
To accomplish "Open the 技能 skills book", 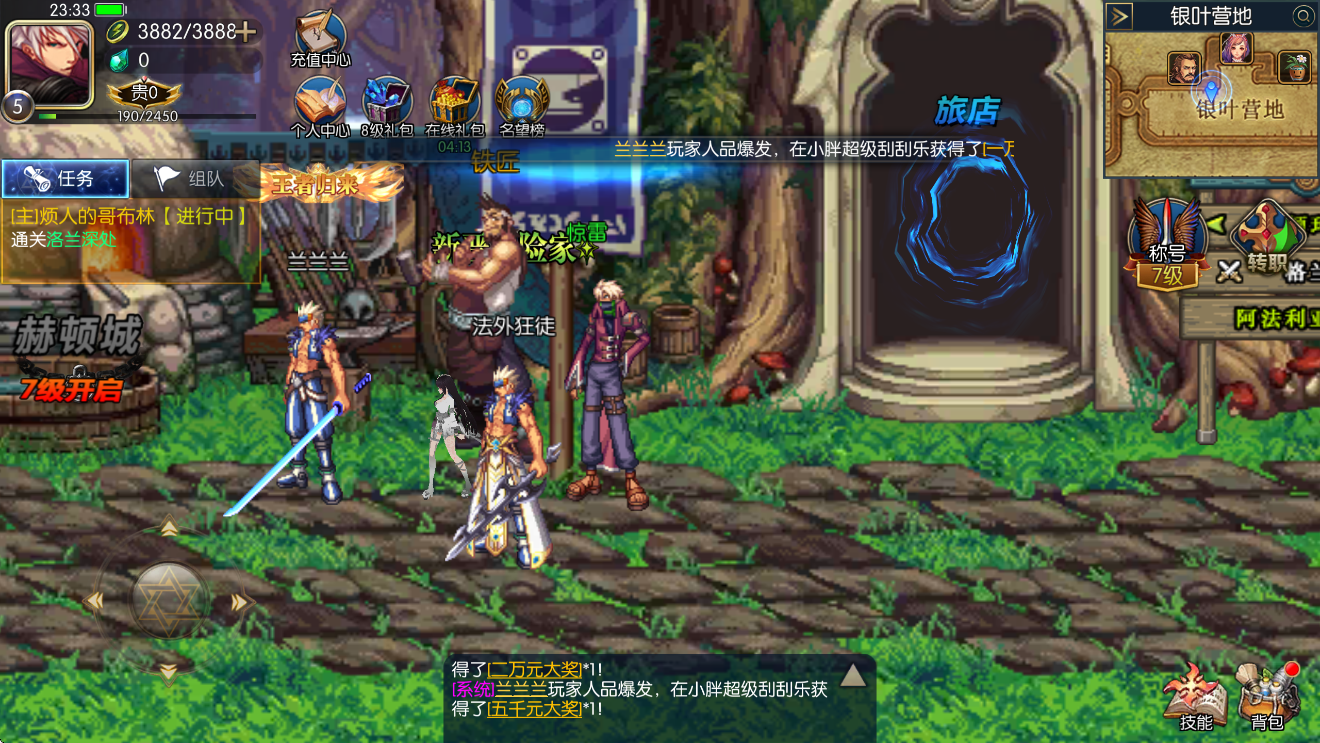I will (1196, 696).
